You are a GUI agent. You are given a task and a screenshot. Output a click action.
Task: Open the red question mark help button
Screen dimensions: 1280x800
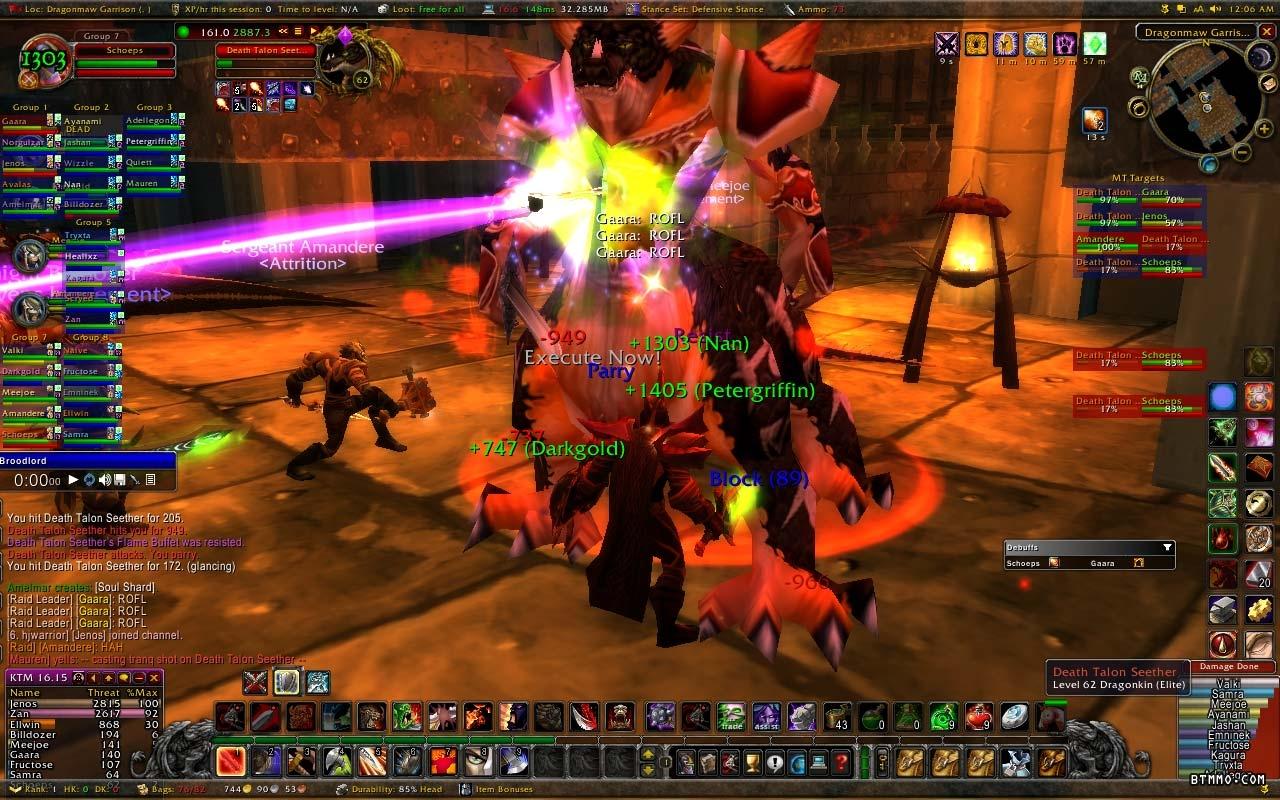pos(842,763)
